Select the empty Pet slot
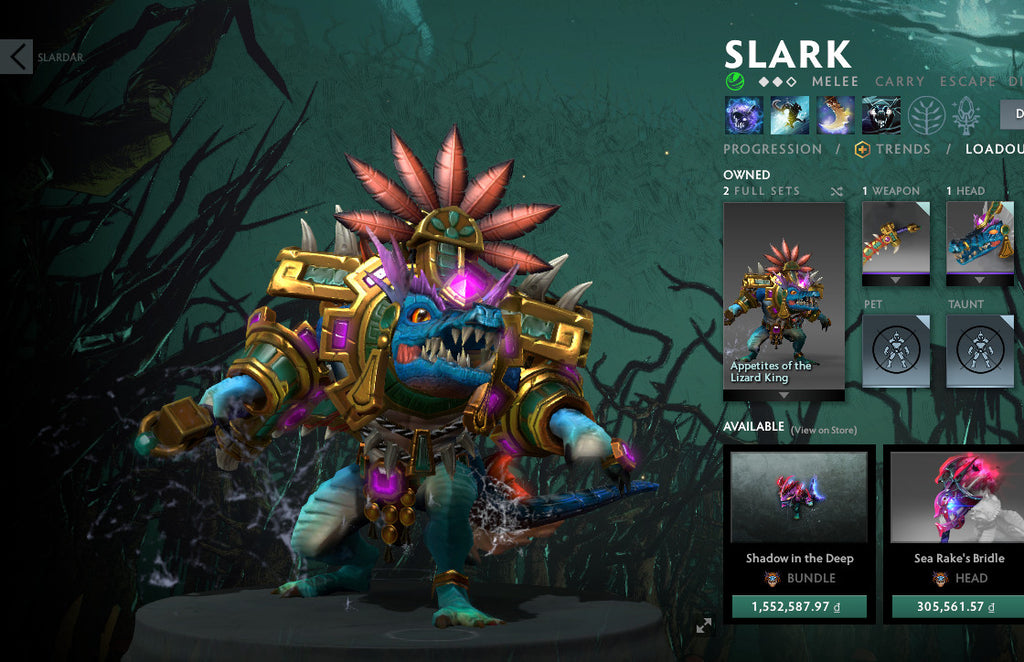The height and width of the screenshot is (662, 1024). [896, 349]
